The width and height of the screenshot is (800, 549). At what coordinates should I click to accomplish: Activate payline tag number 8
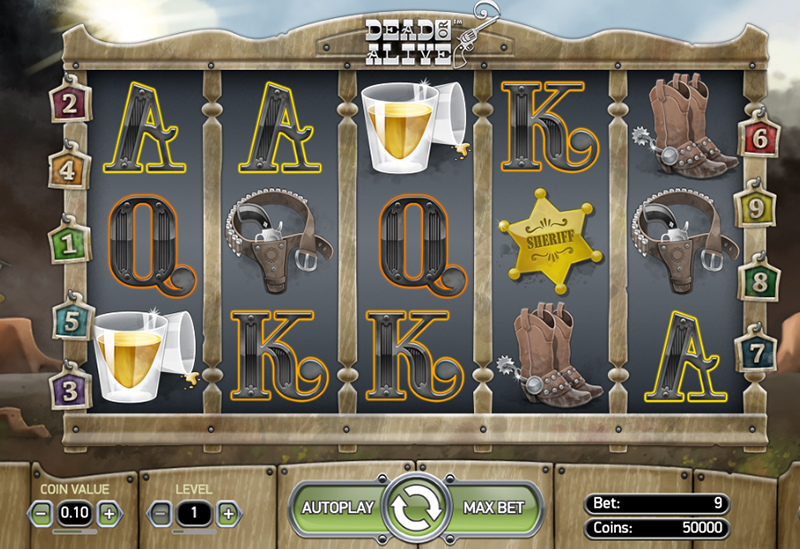pos(757,282)
